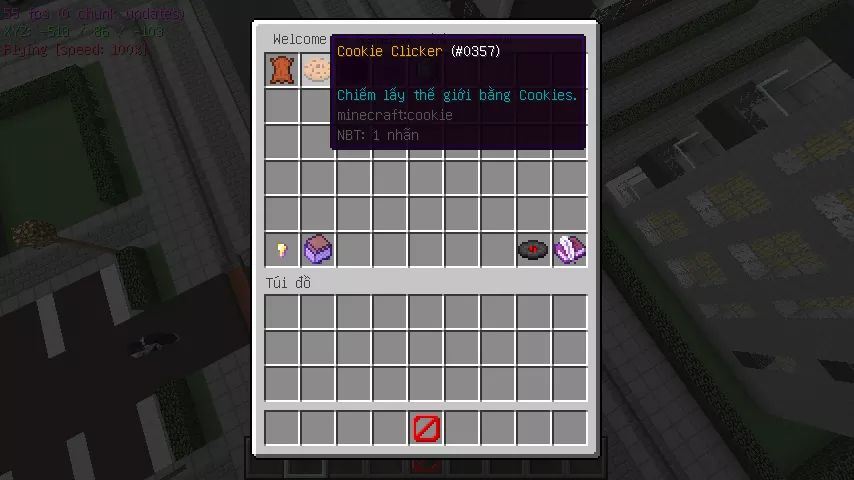Select the music disc with red center
The height and width of the screenshot is (480, 854).
click(x=534, y=249)
